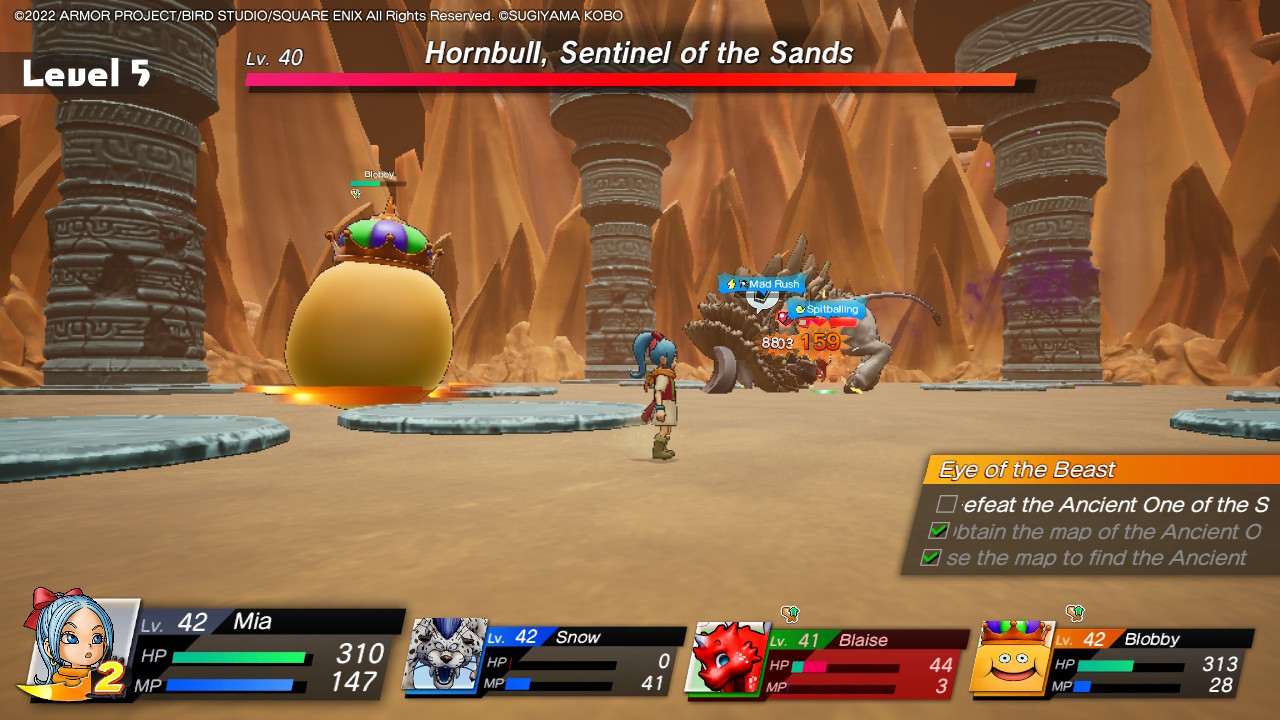Click the Level 5 banner
Image resolution: width=1280 pixels, height=720 pixels.
[85, 73]
